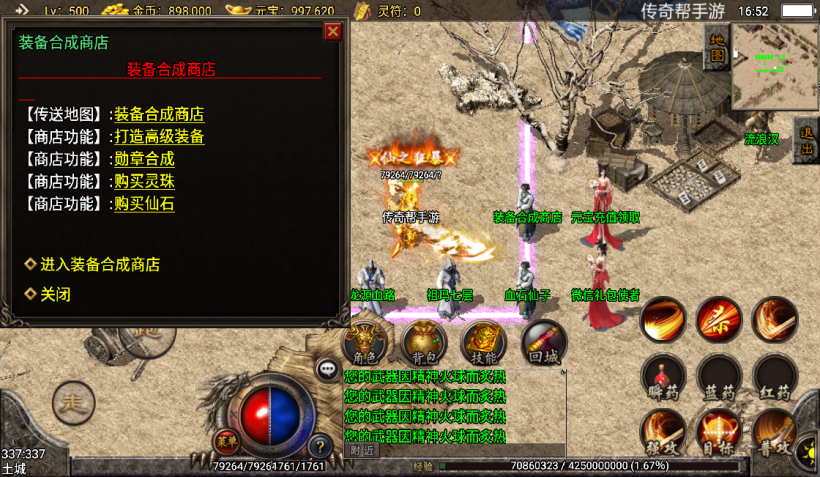The image size is (820, 477).
Task: Open the 装备合成商店 teleport map link
Action: point(159,115)
